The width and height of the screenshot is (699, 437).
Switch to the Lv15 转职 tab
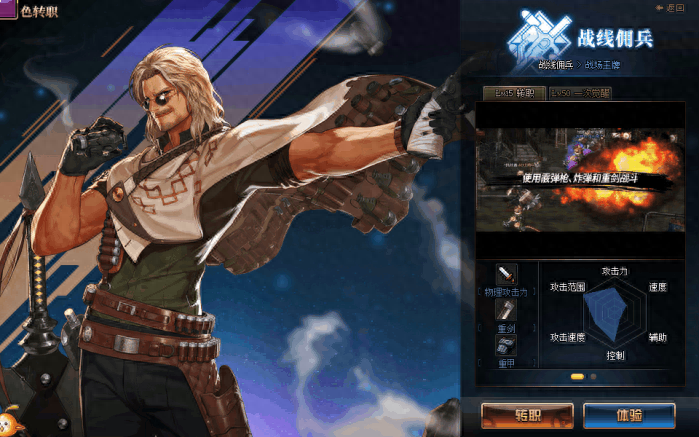(514, 93)
